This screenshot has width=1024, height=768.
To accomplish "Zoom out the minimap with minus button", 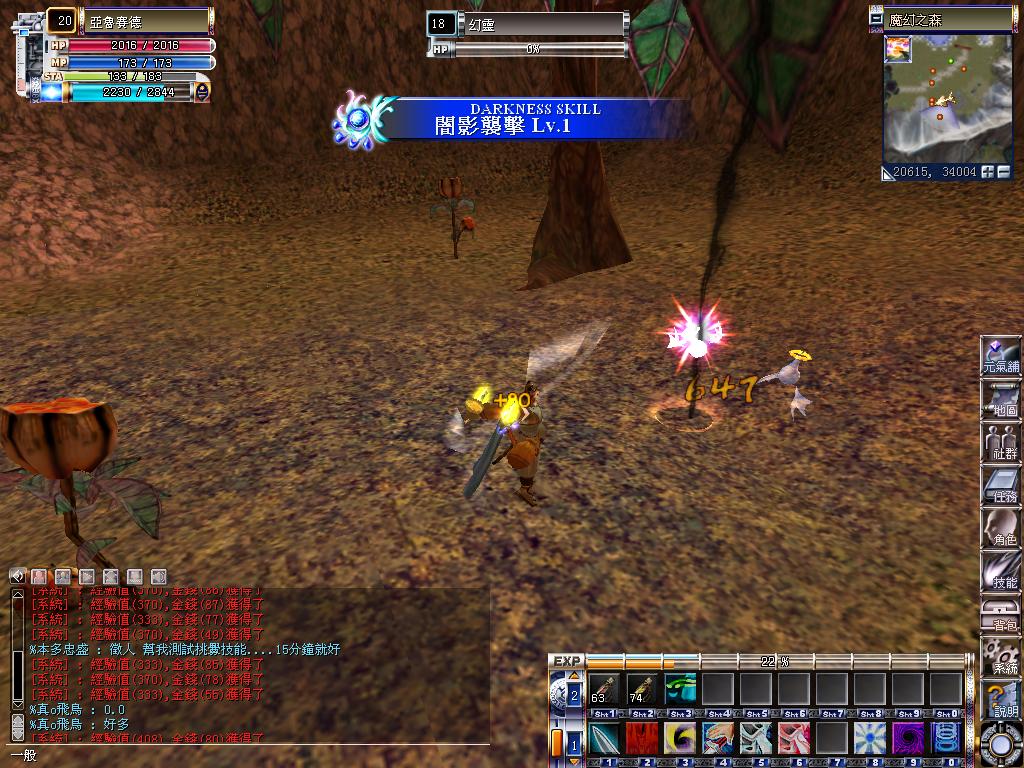I will 1004,172.
